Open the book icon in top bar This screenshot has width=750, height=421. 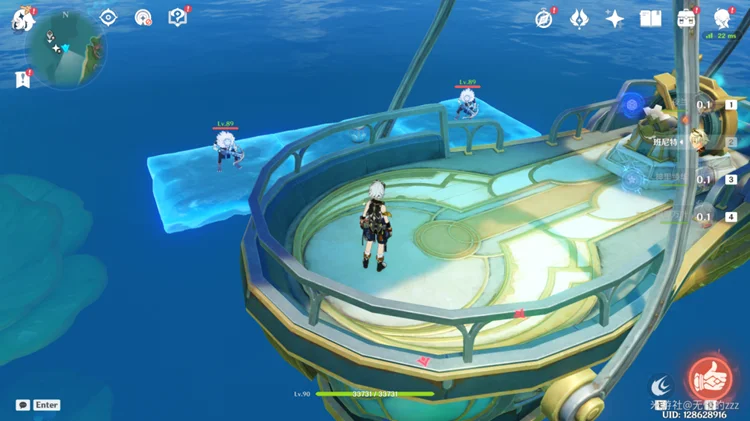pos(651,18)
